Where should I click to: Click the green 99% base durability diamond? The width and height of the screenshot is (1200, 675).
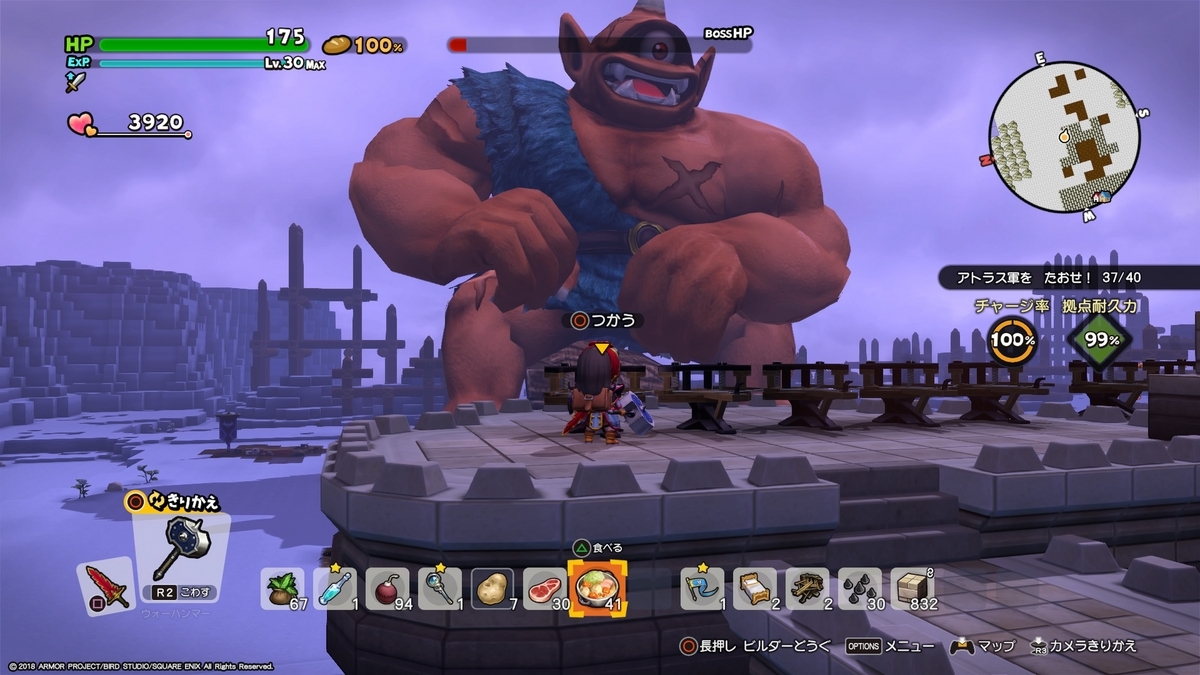coord(1100,339)
